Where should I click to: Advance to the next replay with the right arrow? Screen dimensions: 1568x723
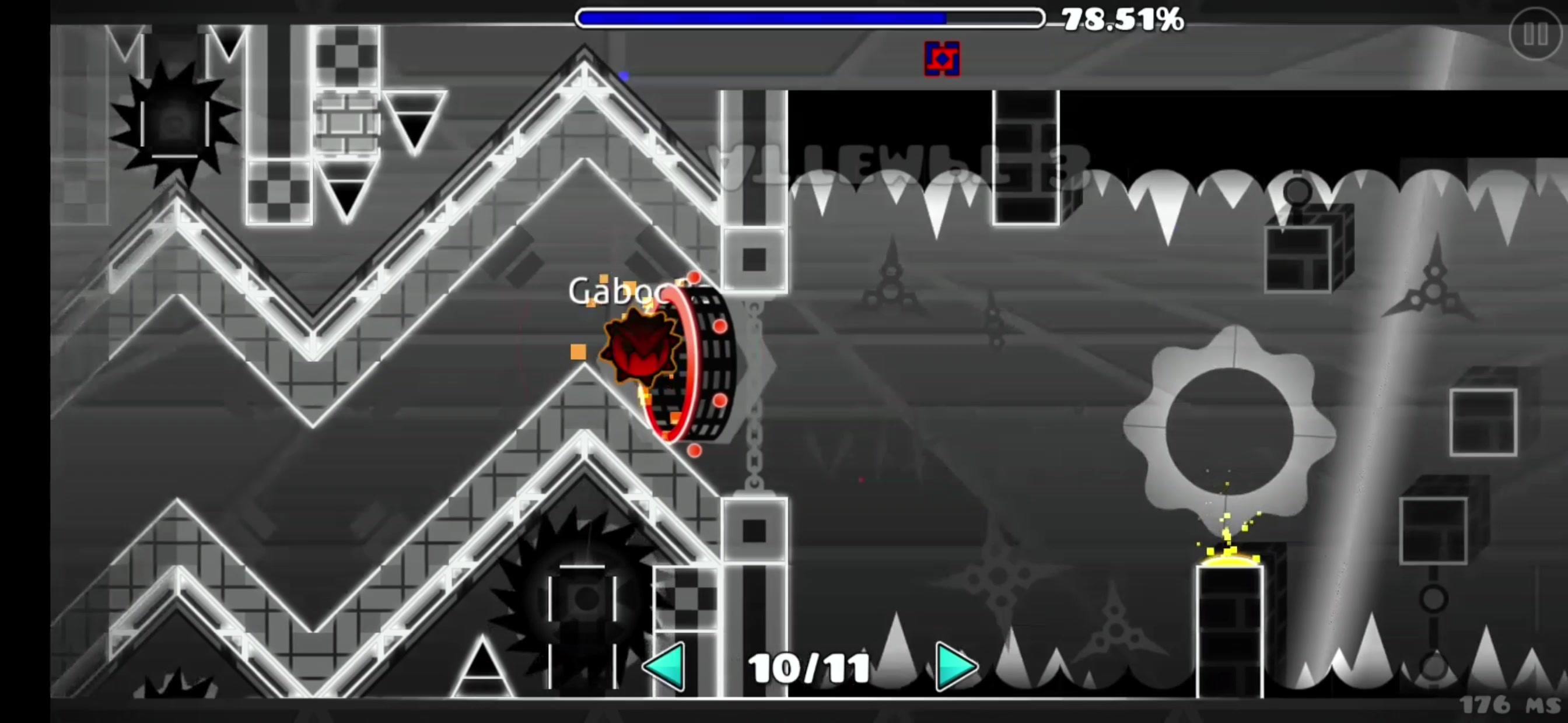click(x=956, y=666)
